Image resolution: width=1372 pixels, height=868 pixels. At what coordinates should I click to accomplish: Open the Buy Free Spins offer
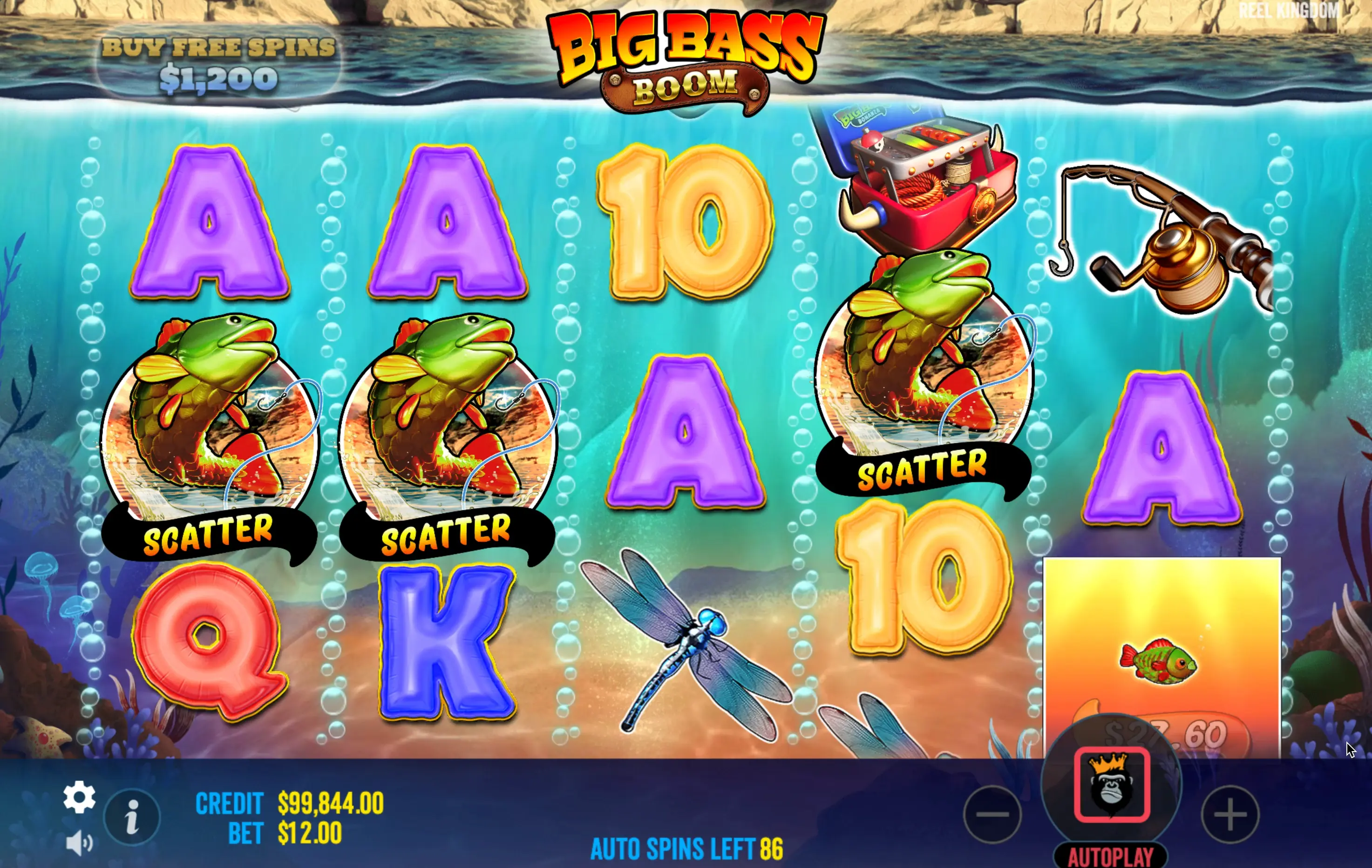[218, 64]
